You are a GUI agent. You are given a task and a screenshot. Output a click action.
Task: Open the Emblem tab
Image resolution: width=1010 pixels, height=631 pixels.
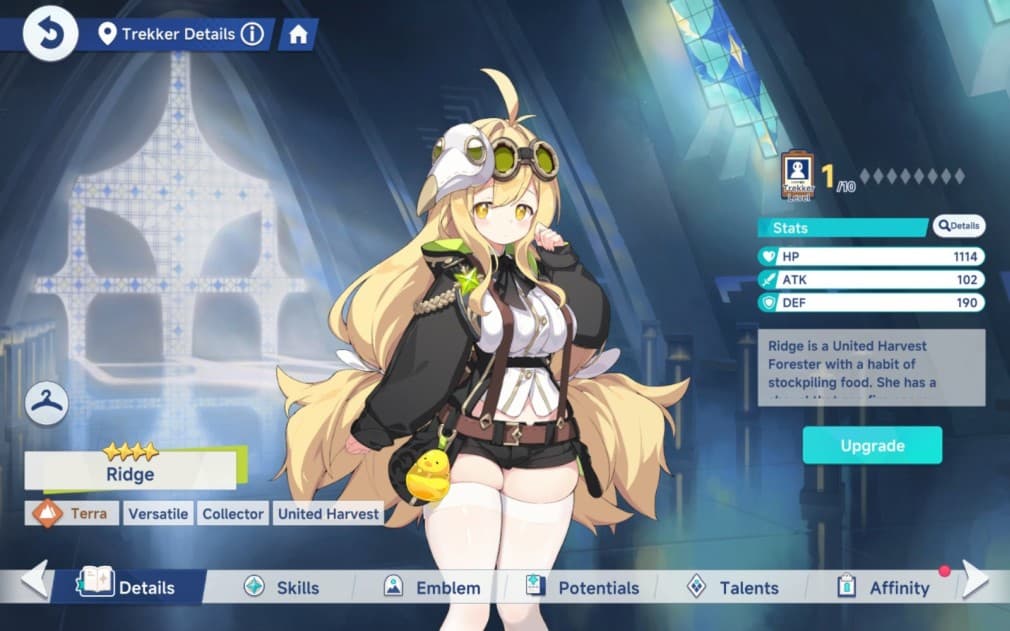[x=433, y=587]
